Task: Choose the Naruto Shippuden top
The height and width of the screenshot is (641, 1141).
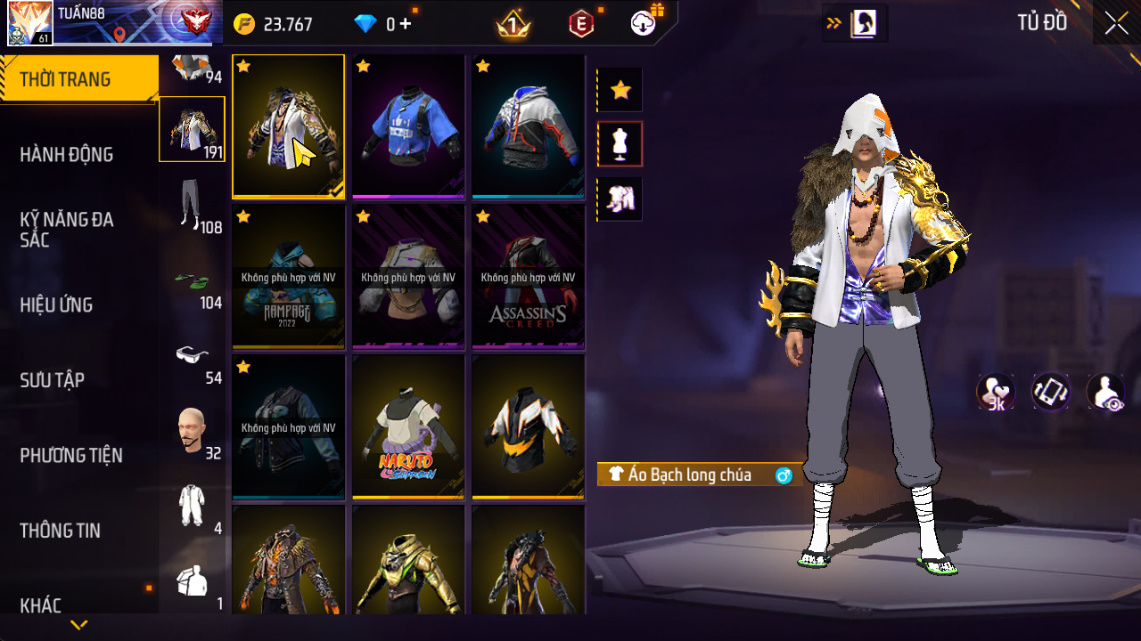Action: [x=408, y=426]
